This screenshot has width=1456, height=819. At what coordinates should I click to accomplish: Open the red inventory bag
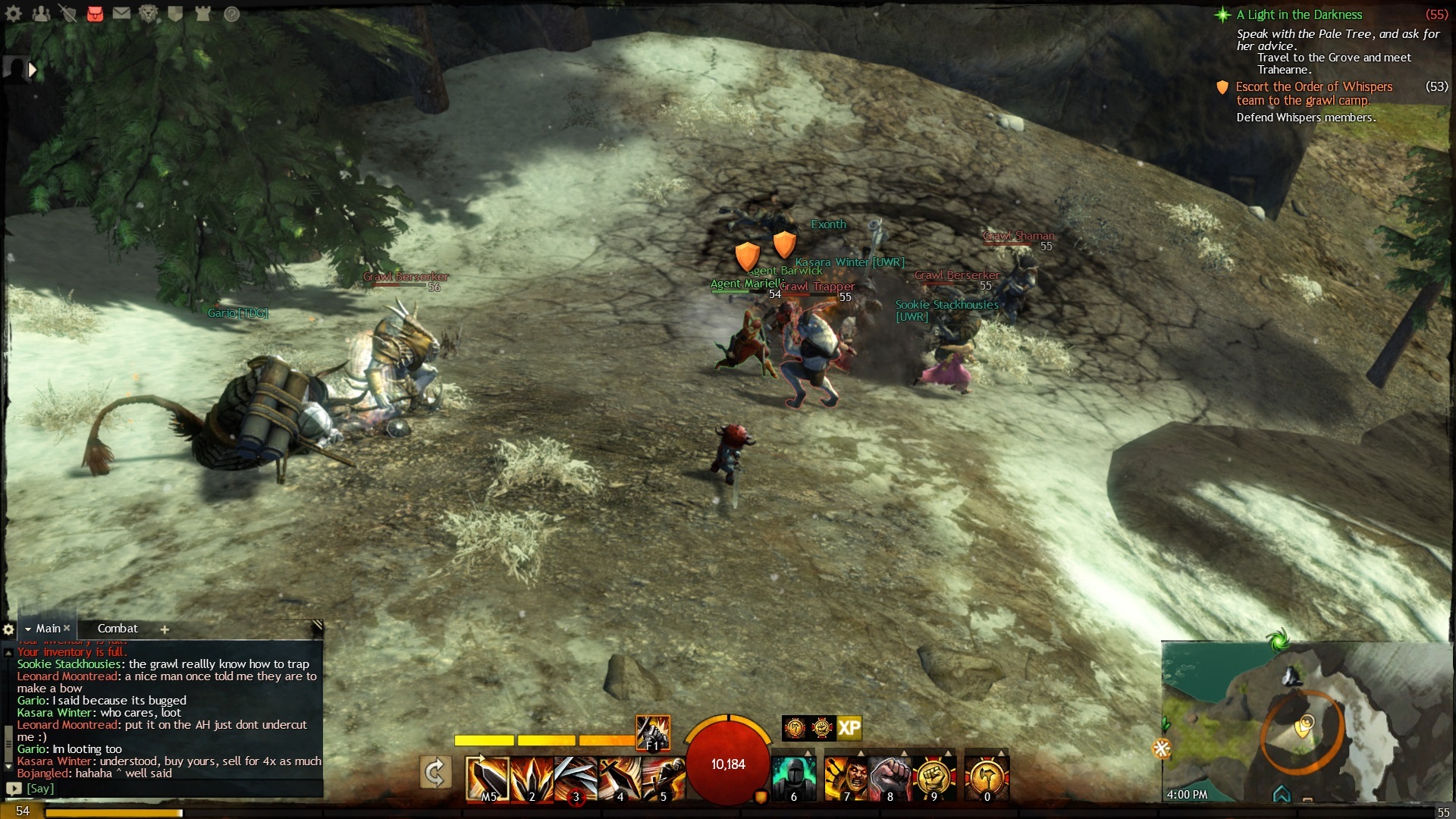(95, 14)
